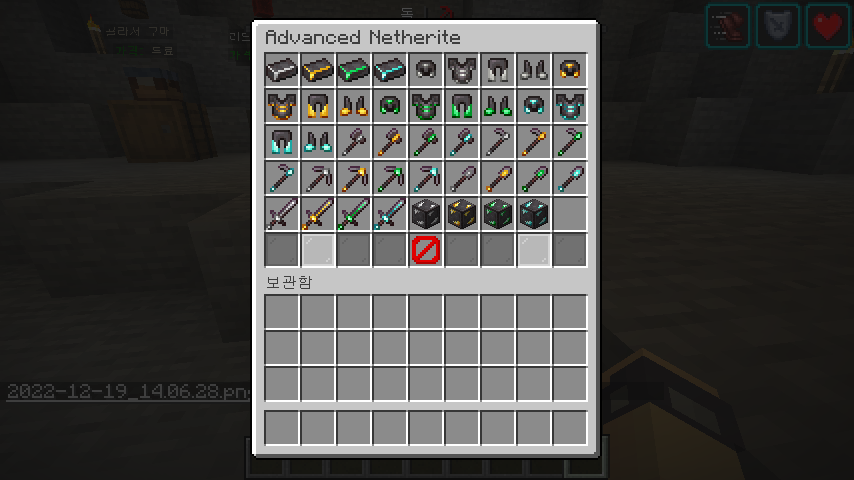Screen dimensions: 854x480
Task: Pick the diamond-tipped netherite pickaxe
Action: pyautogui.click(x=426, y=178)
